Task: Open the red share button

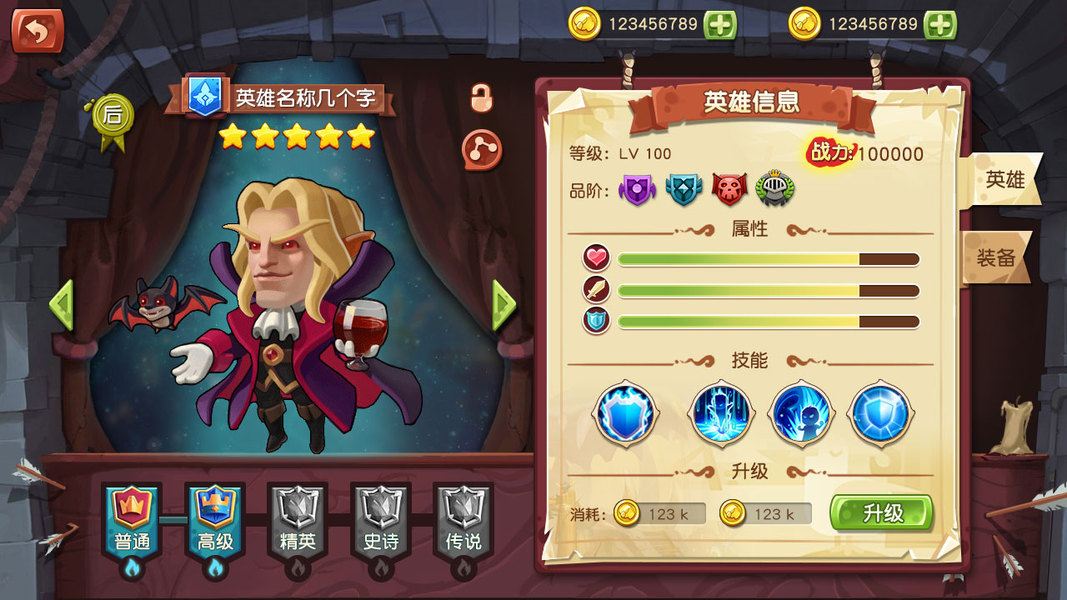Action: (481, 150)
